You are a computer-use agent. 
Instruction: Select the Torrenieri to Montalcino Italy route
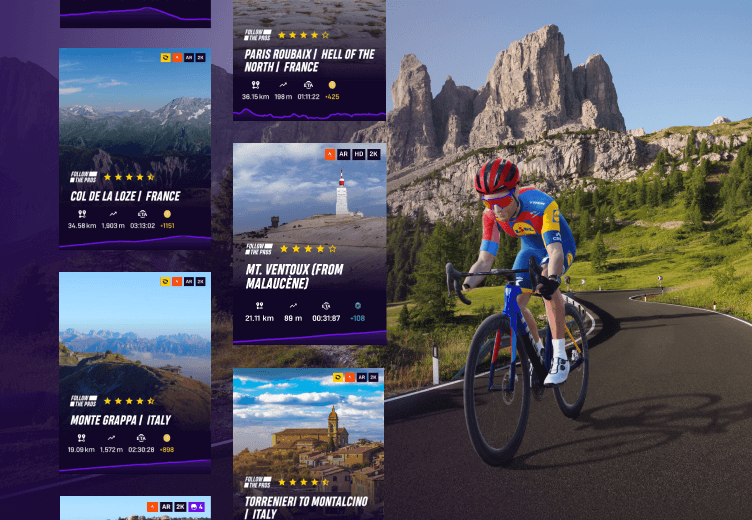pos(308,444)
